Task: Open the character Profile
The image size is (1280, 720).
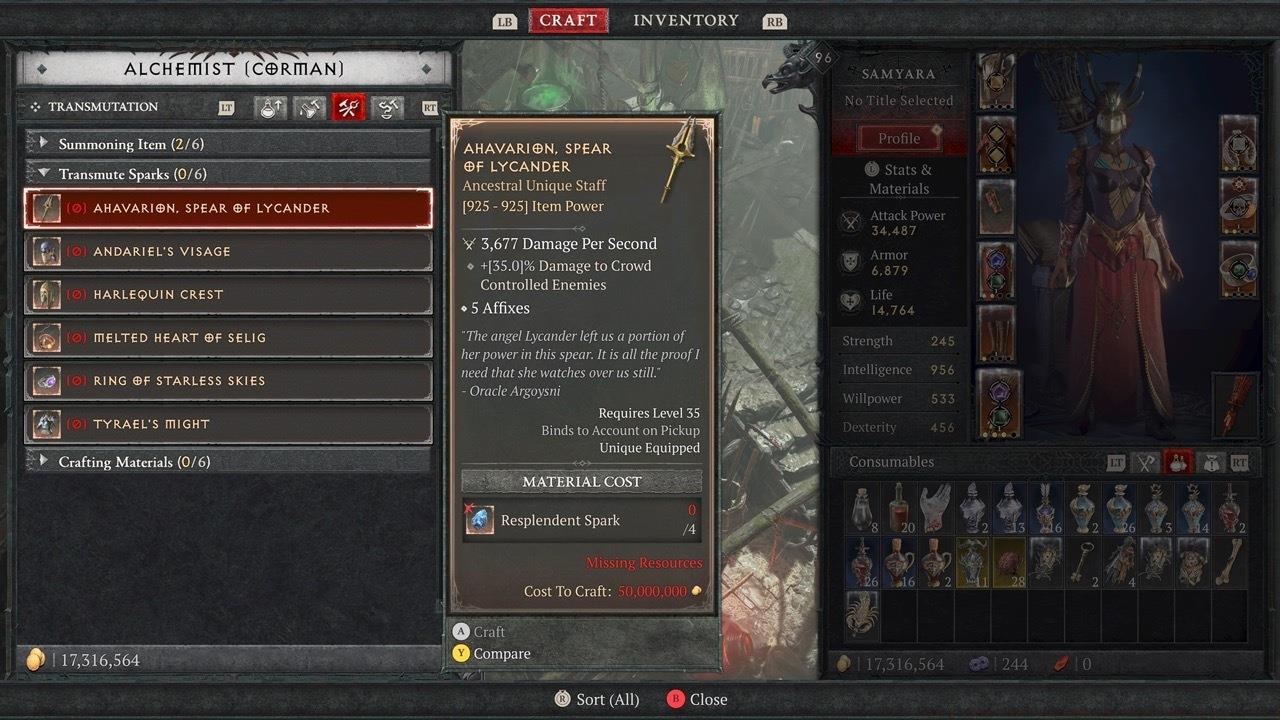Action: 899,138
